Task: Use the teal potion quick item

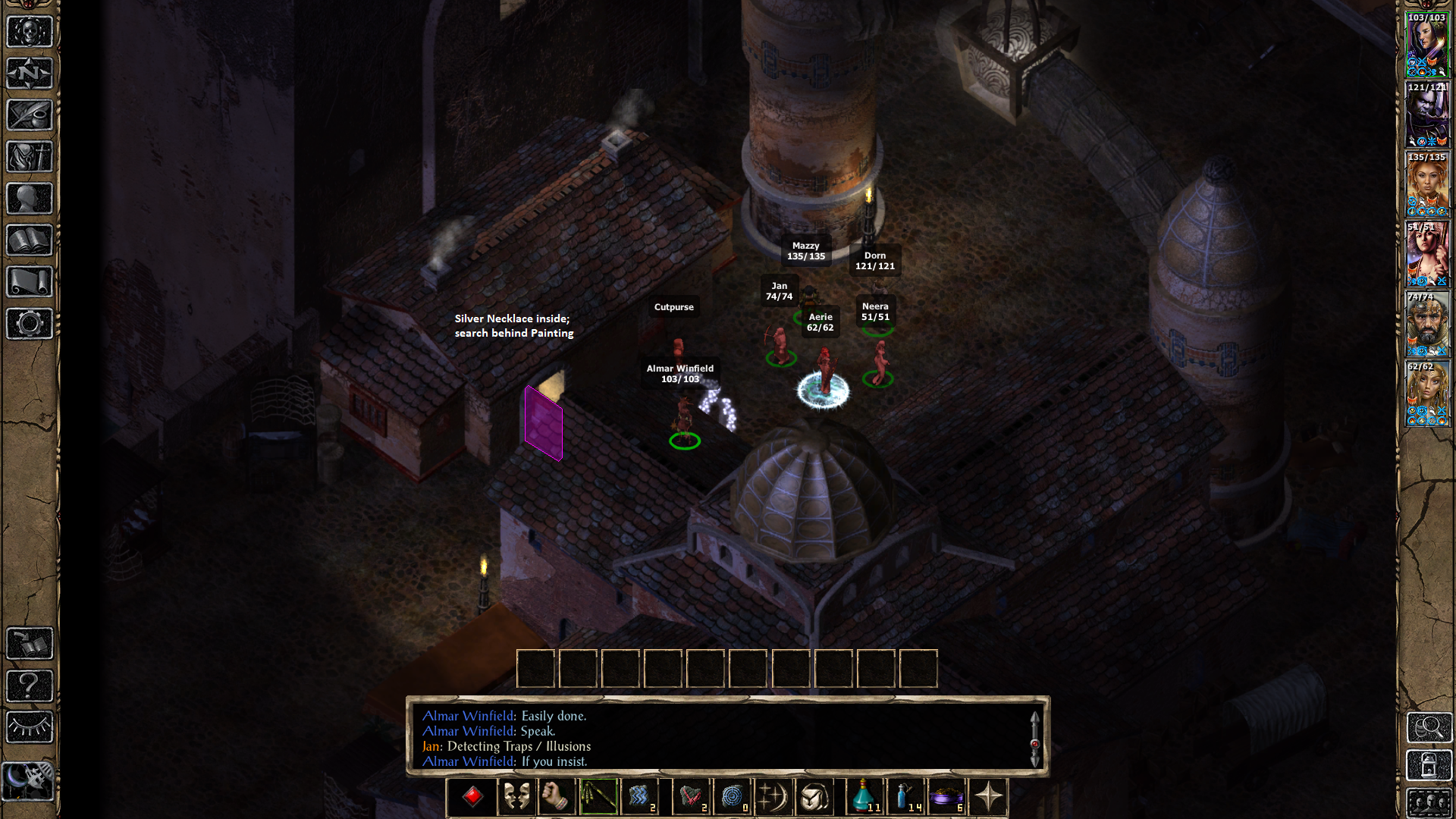Action: [x=864, y=797]
